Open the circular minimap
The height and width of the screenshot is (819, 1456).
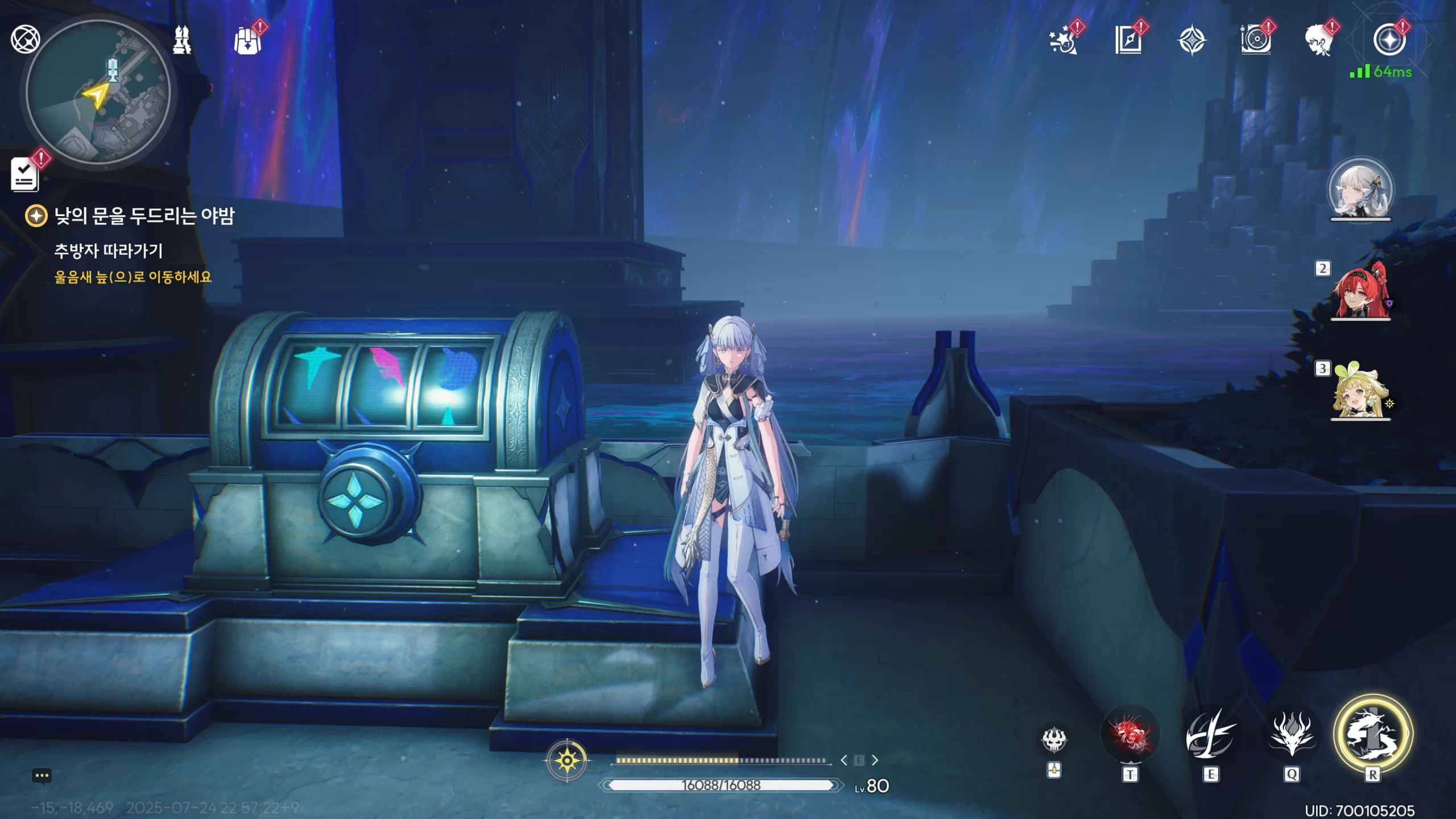98,92
